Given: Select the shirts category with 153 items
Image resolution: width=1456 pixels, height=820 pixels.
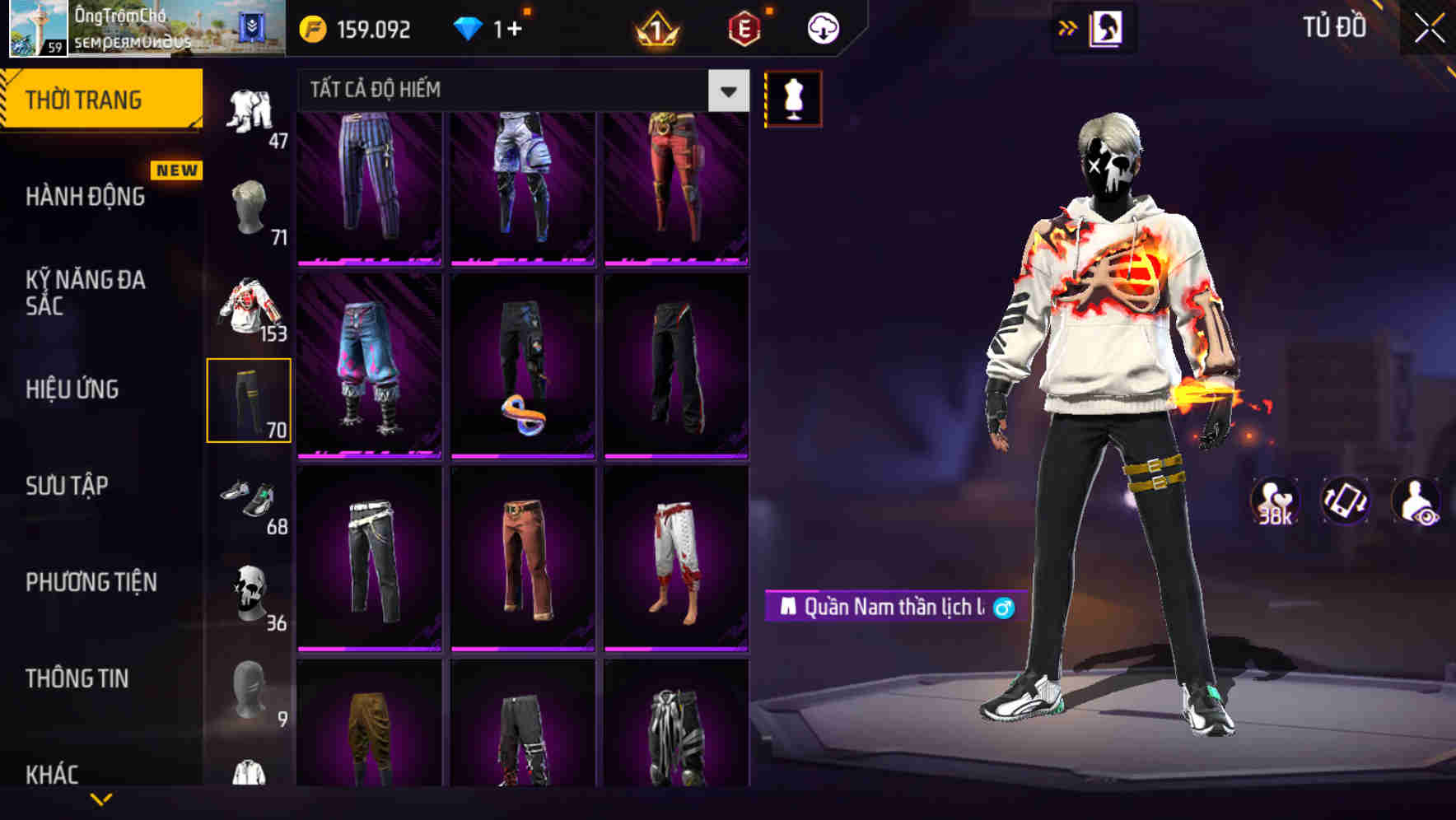Looking at the screenshot, I should coord(250,305).
